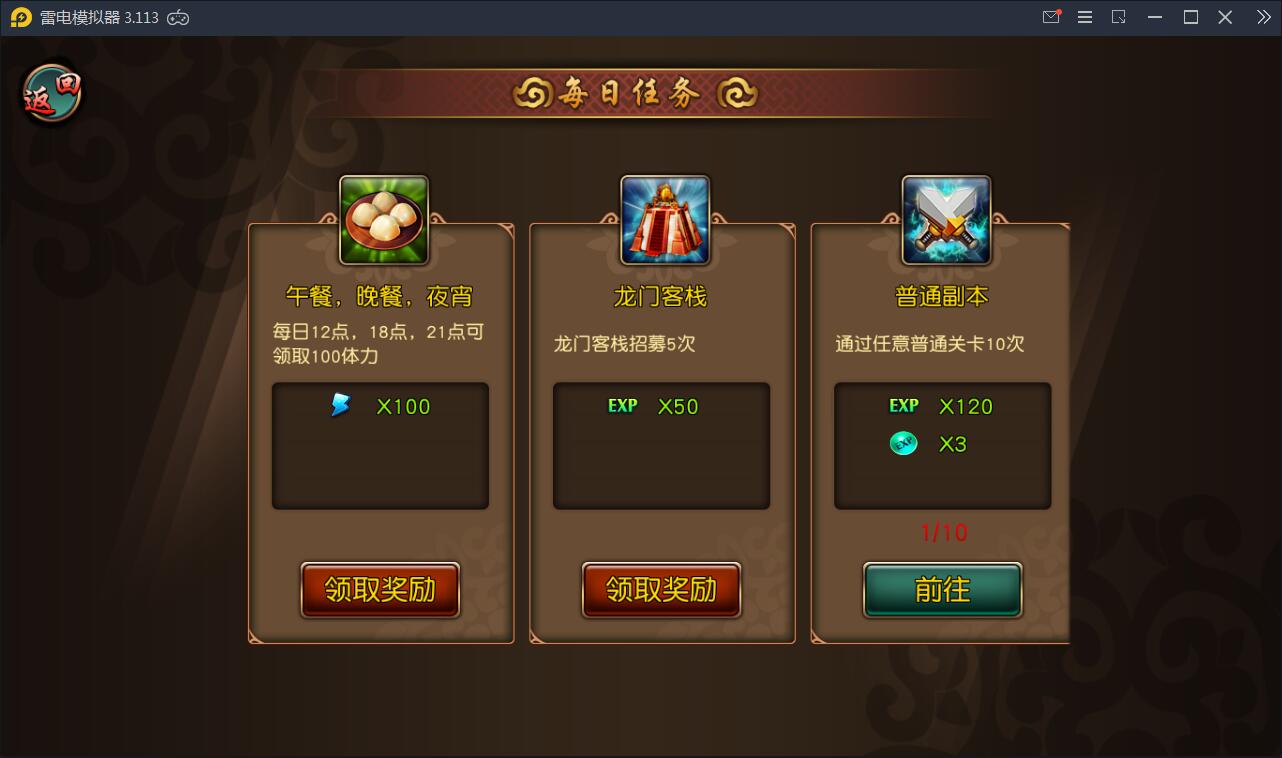Open the hamburger menu in the title bar
Screen dimensions: 1282x758
(x=1085, y=17)
